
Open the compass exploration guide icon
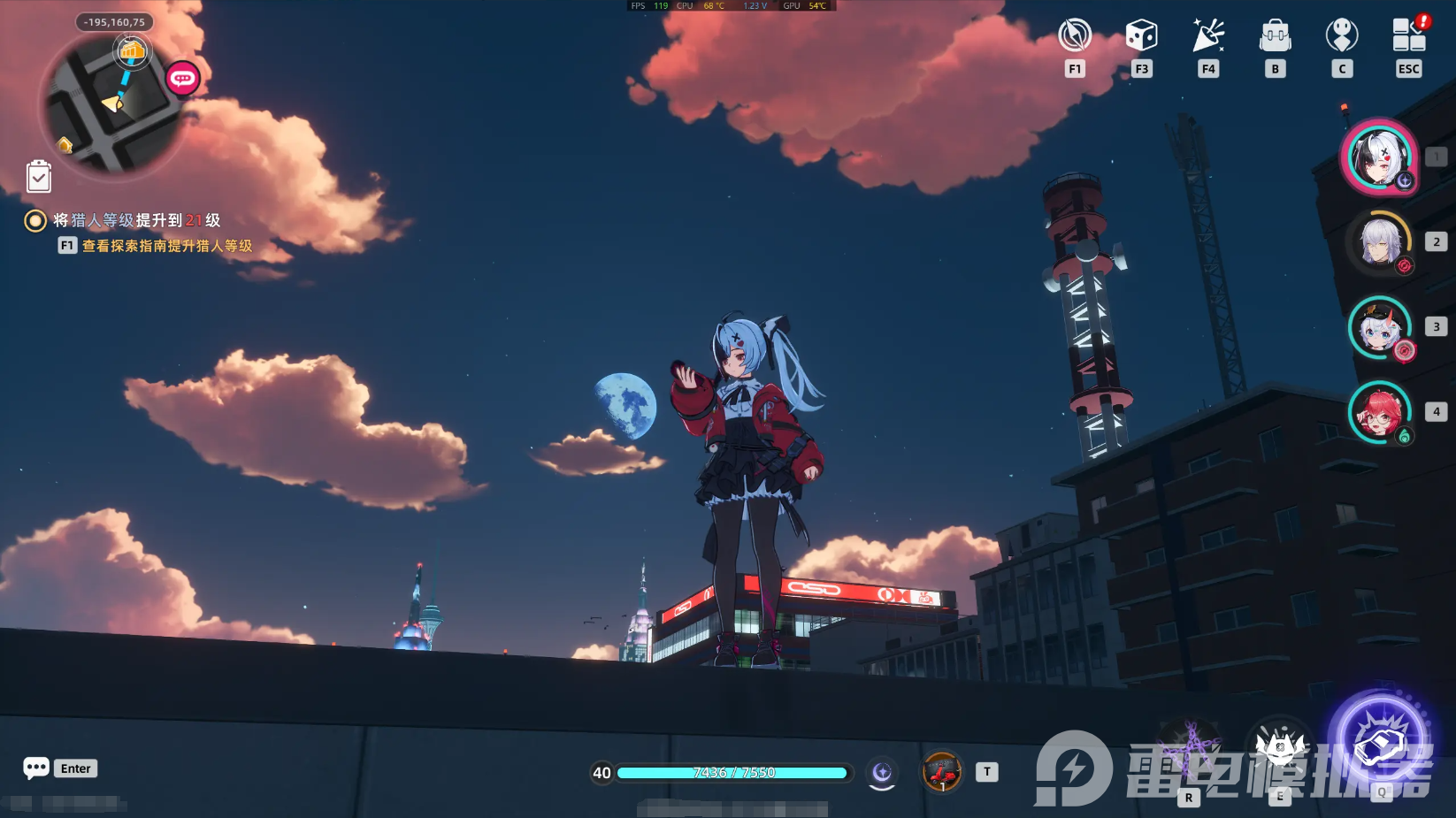pyautogui.click(x=1075, y=36)
